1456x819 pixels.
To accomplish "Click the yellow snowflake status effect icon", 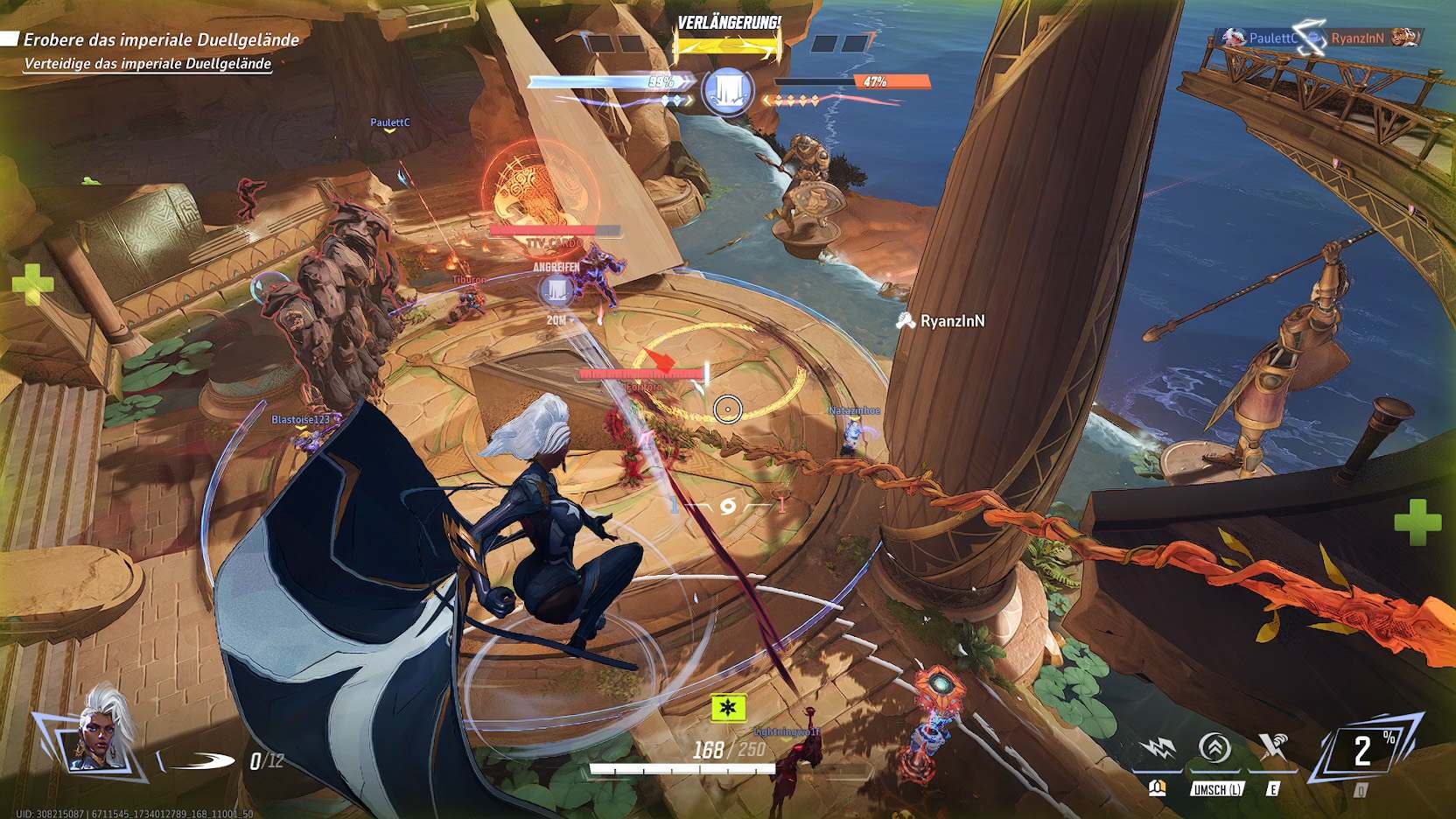I will (728, 707).
